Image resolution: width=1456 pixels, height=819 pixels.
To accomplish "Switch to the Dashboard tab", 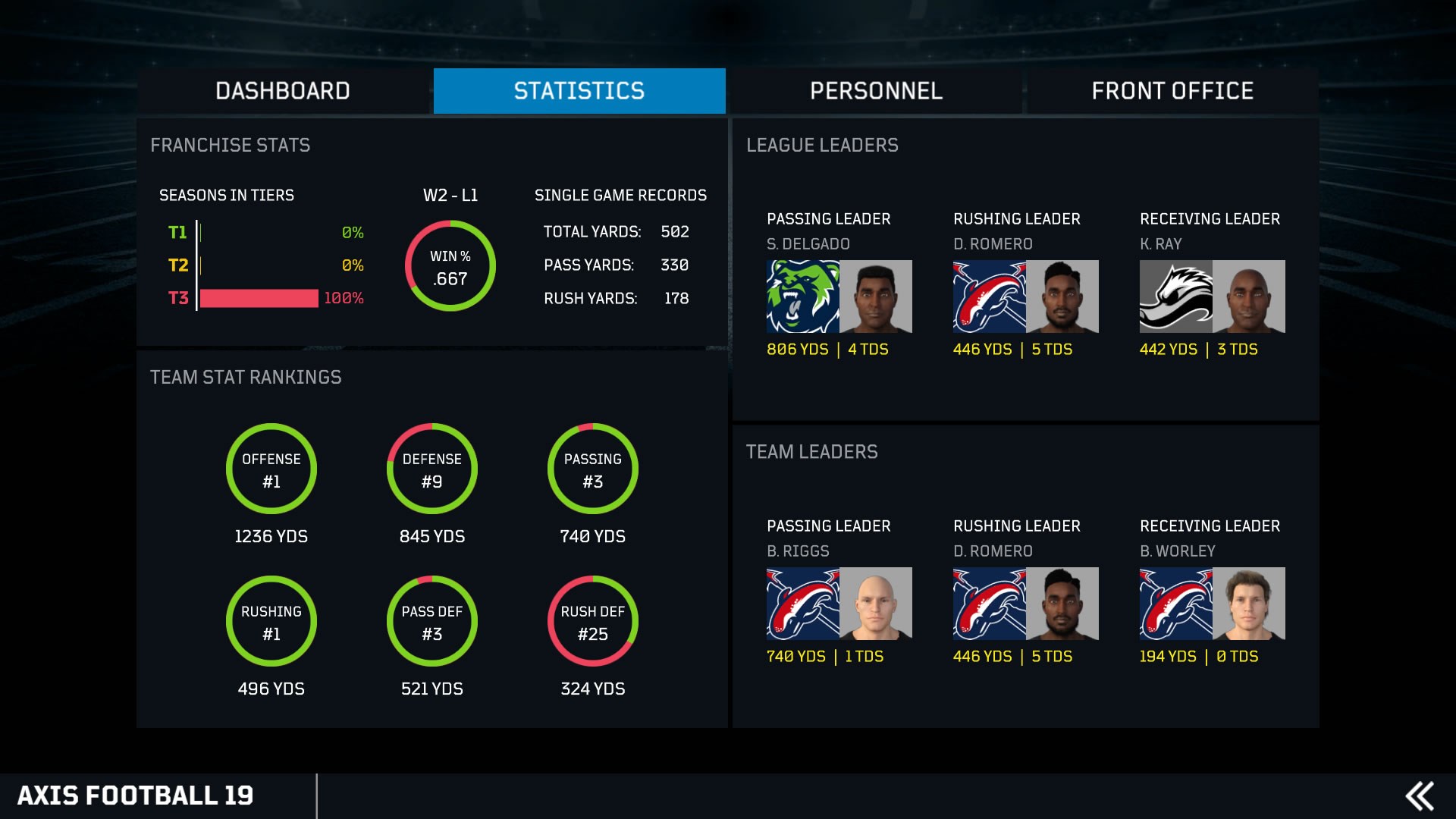I will click(282, 90).
